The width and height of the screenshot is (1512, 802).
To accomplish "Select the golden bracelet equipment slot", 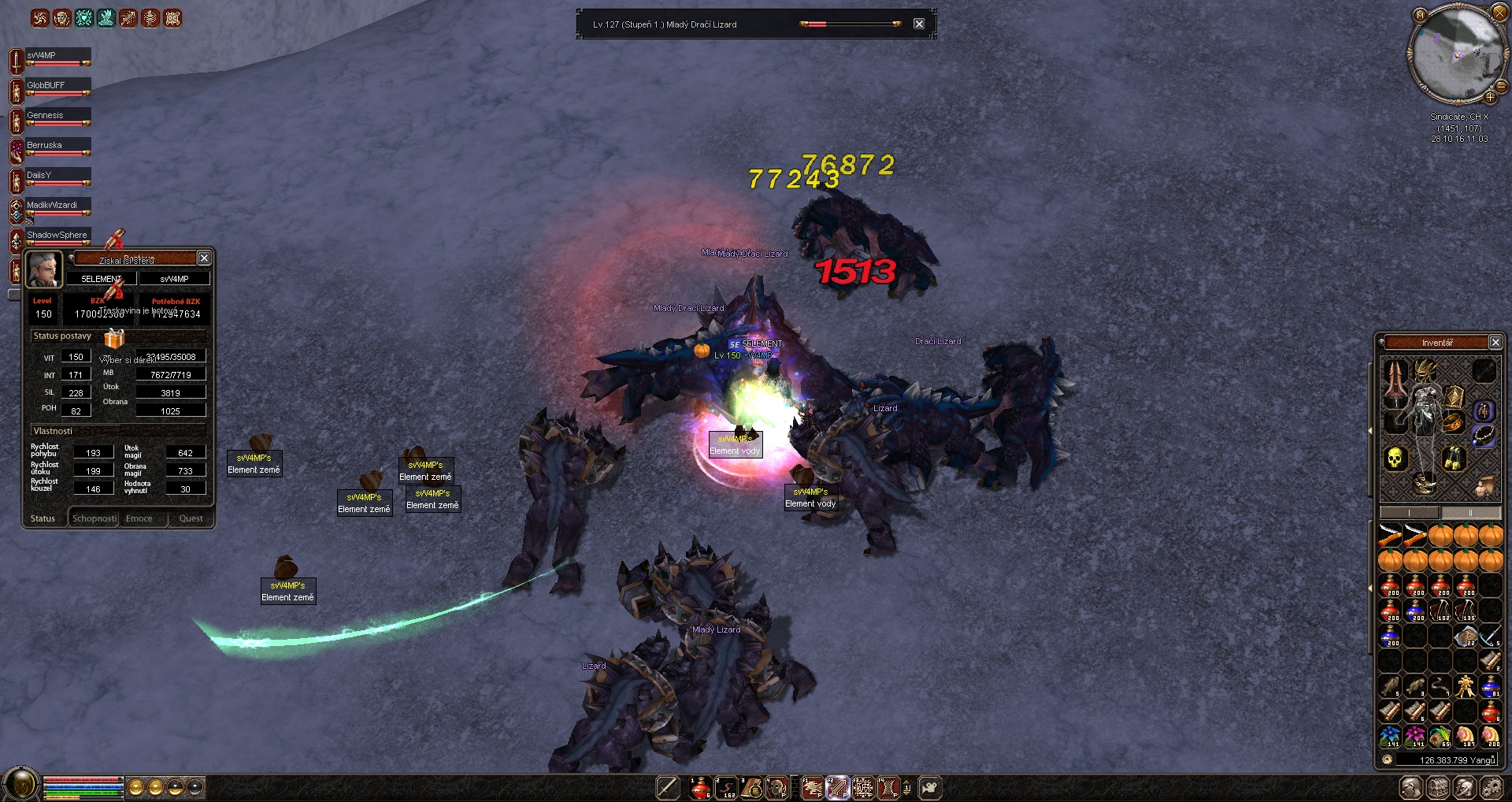I will click(x=1453, y=423).
